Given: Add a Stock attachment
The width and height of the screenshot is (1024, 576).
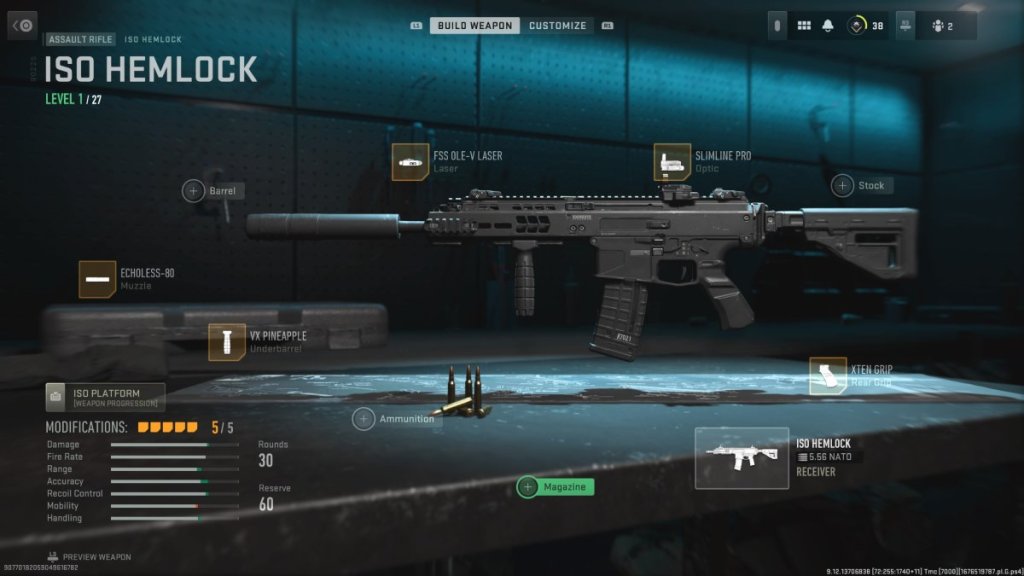Looking at the screenshot, I should coord(844,186).
